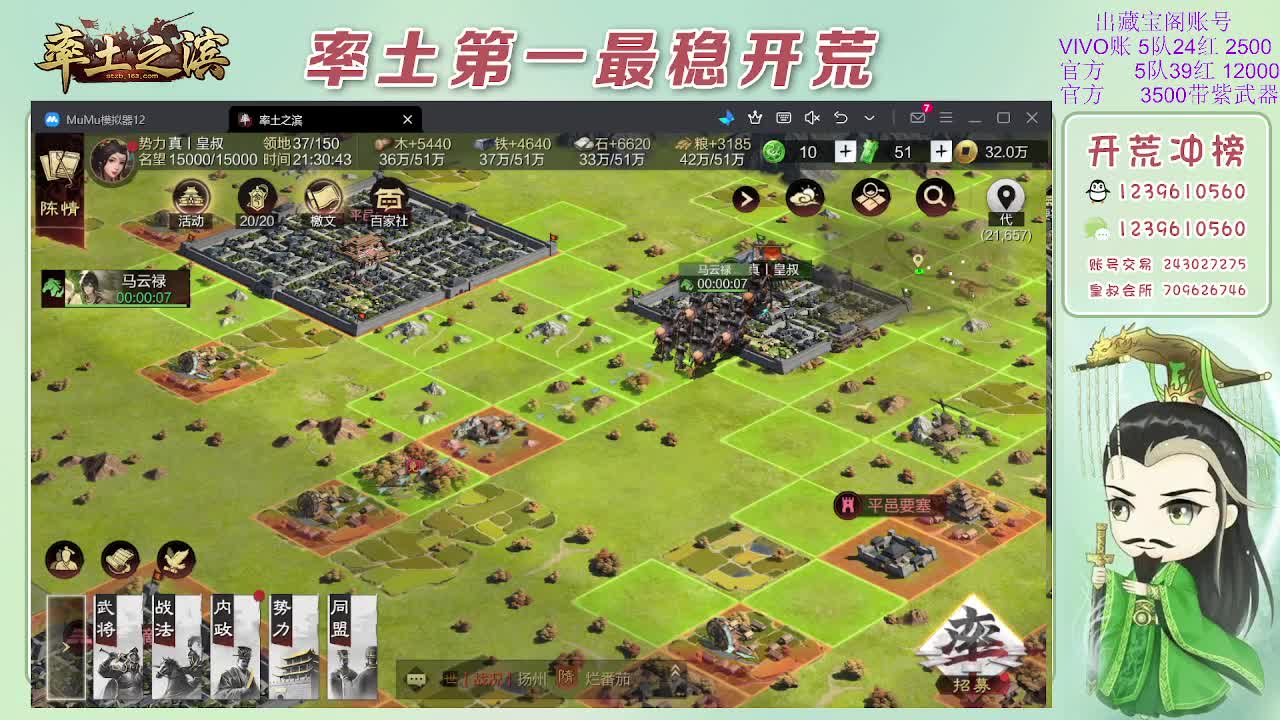Select the dove messenger icon above menu
Image resolution: width=1280 pixels, height=720 pixels.
(175, 558)
